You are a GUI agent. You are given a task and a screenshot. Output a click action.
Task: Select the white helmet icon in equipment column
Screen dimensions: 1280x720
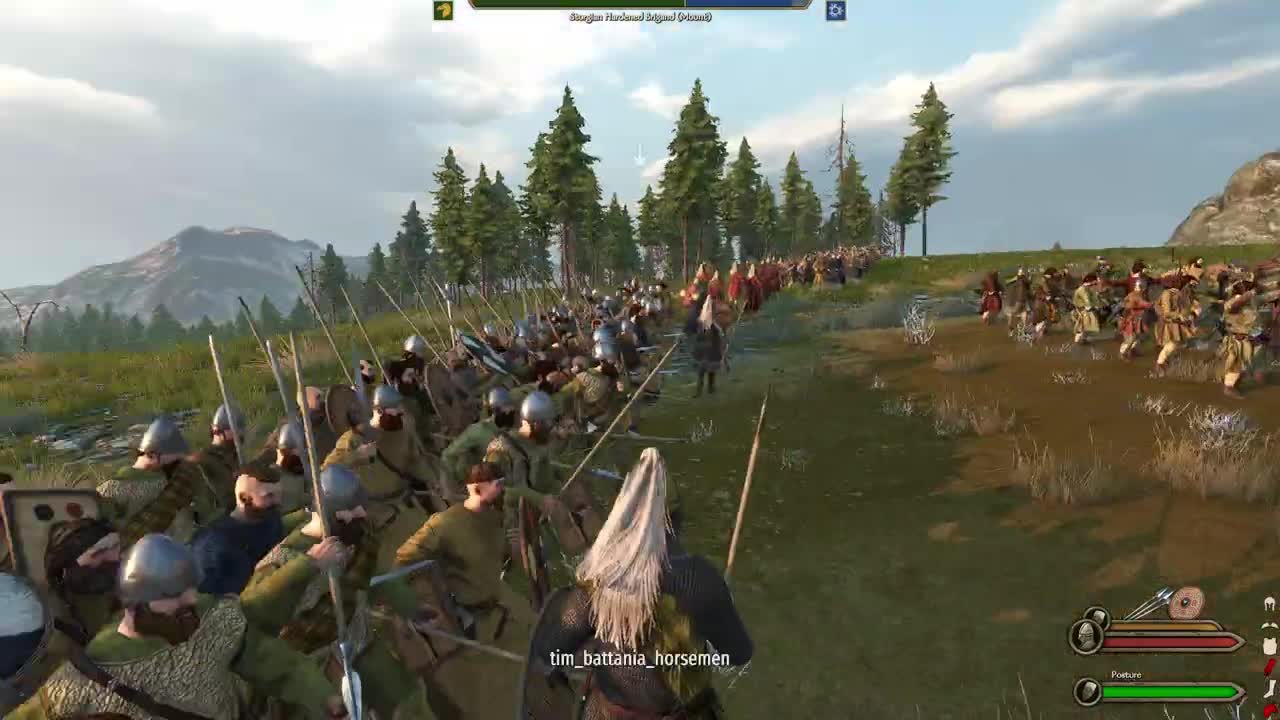point(1270,602)
